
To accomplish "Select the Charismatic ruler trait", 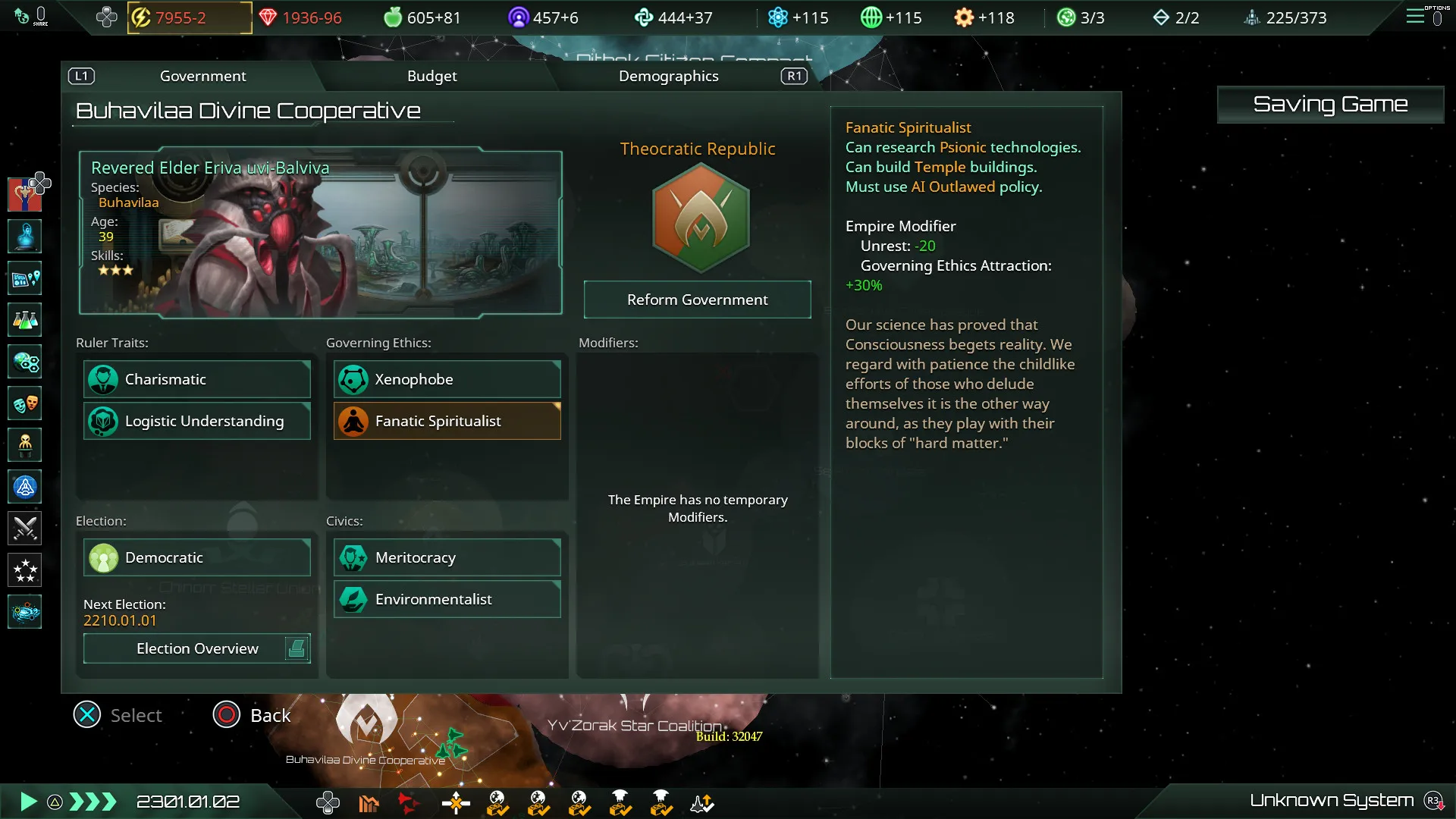I will (x=197, y=379).
